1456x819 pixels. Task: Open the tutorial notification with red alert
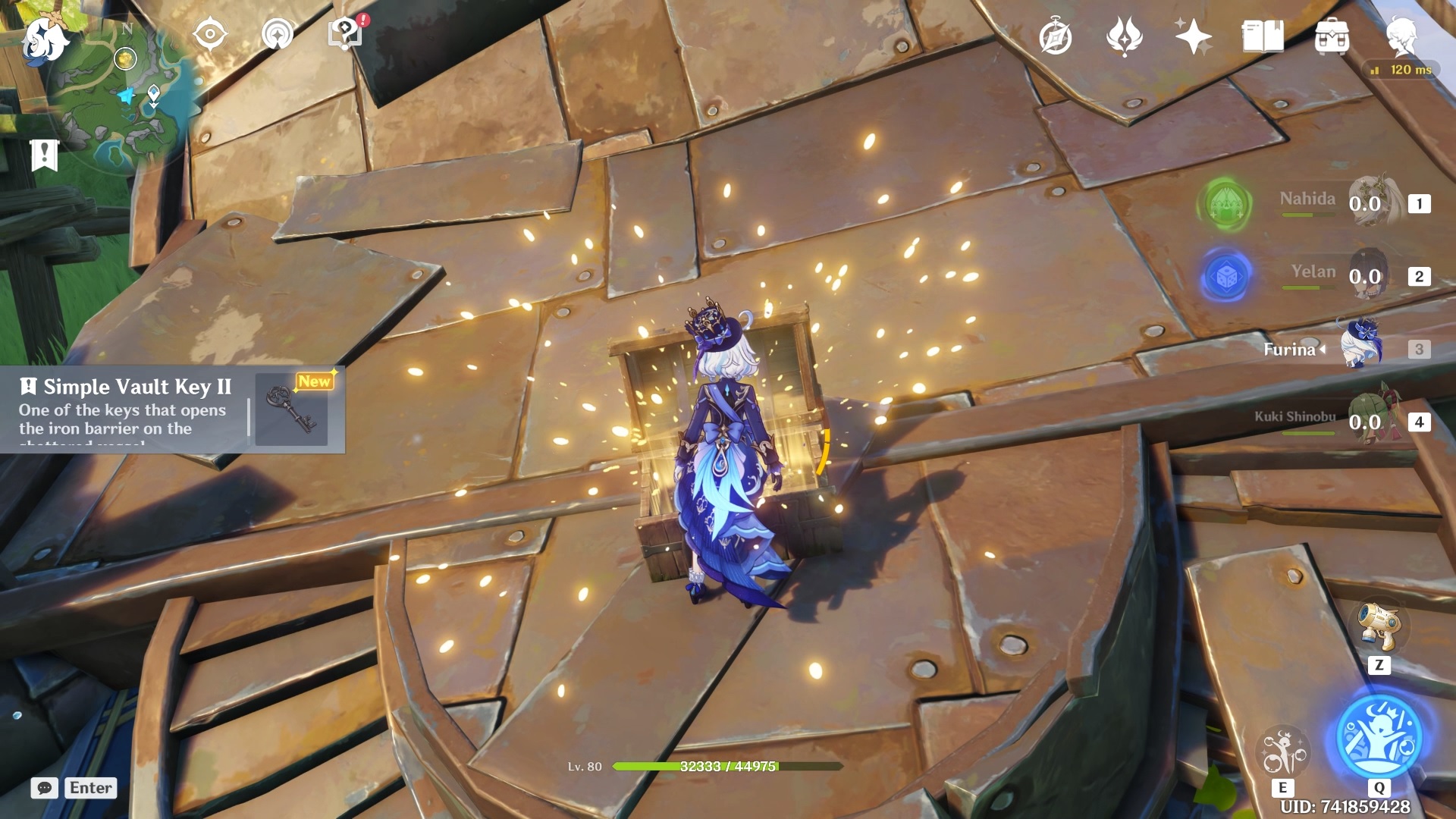(345, 33)
